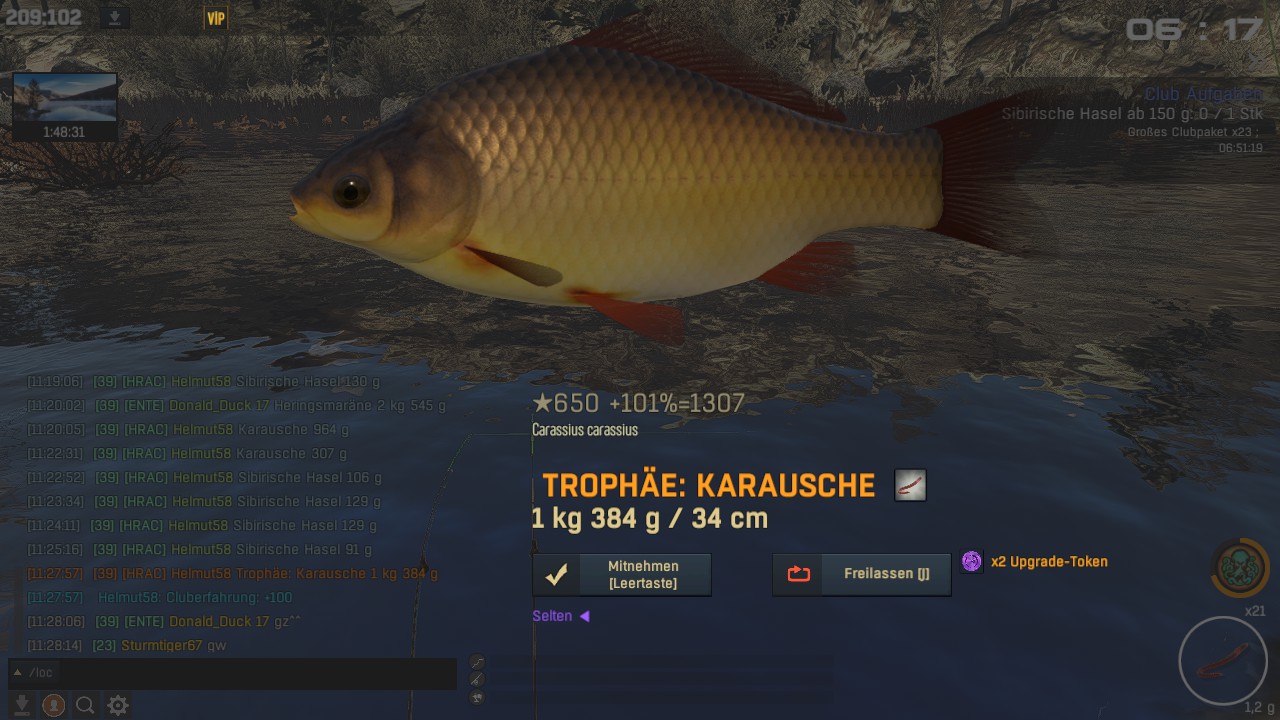The image size is (1280, 720).
Task: Click the worm bait icon beside the trophy title
Action: coord(910,486)
